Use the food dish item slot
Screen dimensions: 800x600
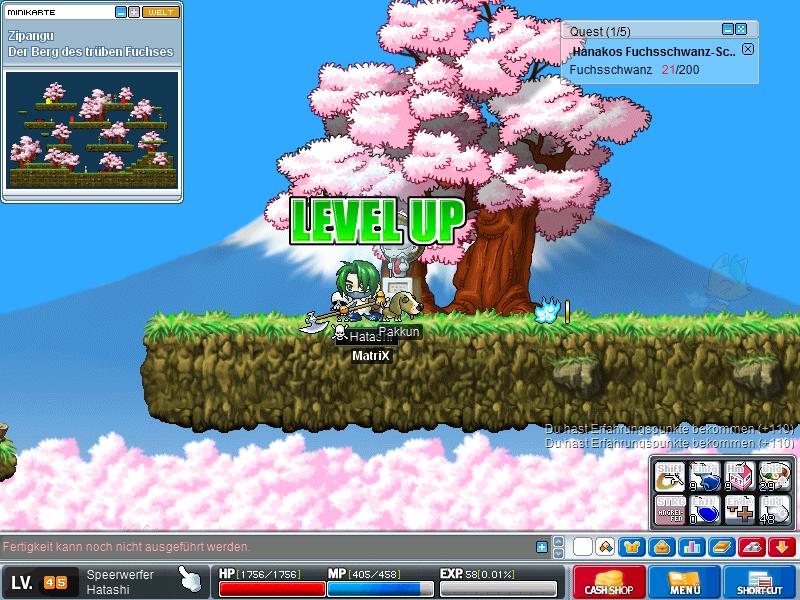pos(771,477)
